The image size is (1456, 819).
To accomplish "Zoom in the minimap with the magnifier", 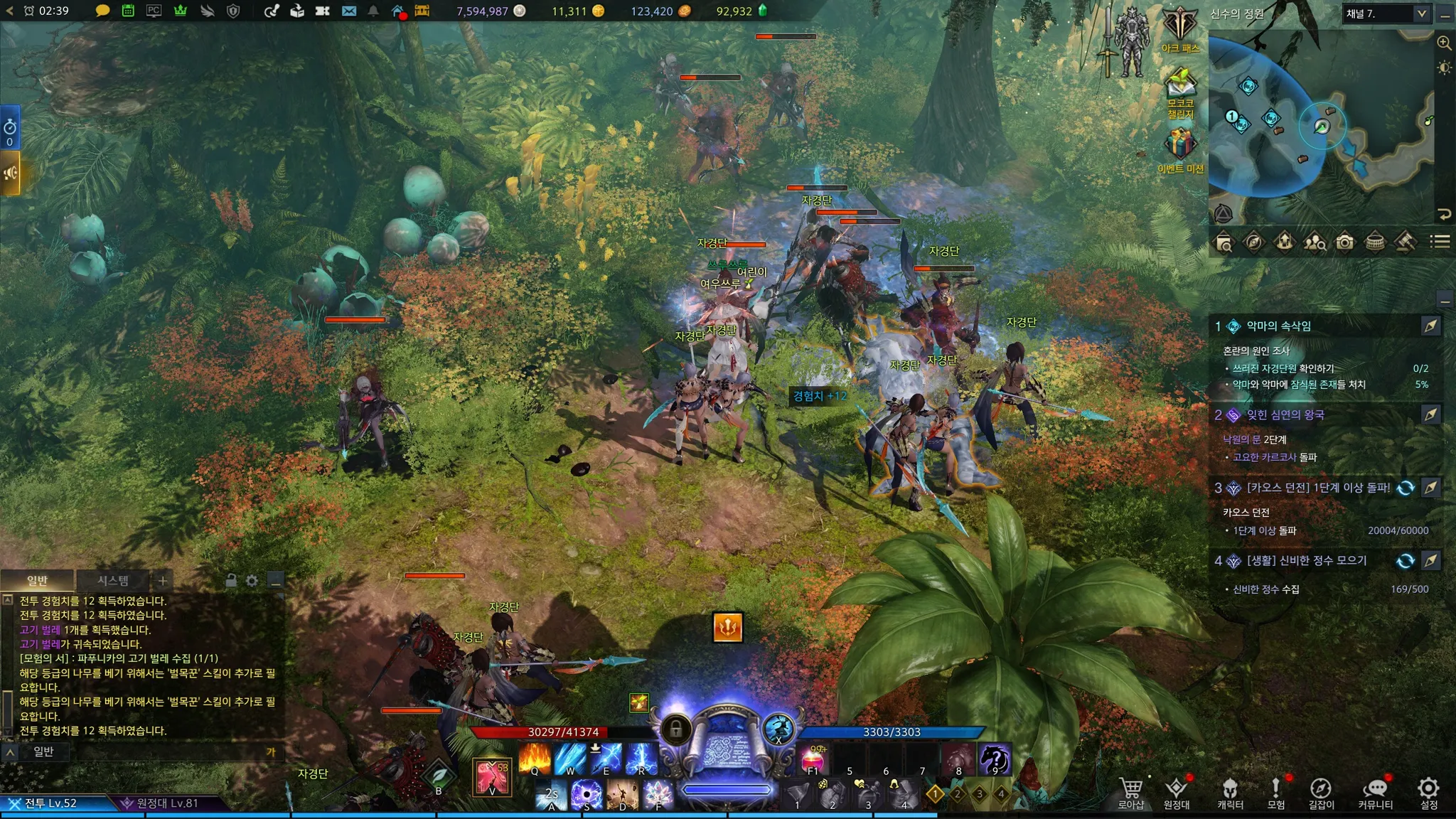I will click(x=1444, y=43).
